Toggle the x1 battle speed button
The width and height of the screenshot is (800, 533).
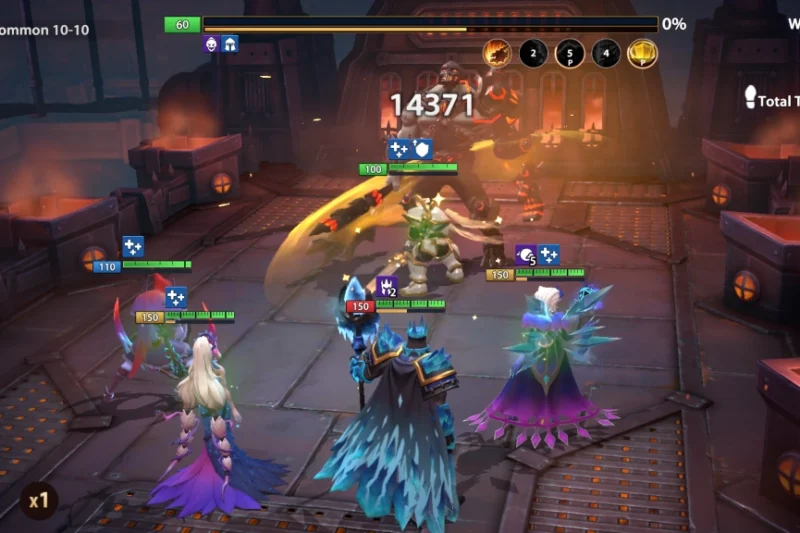click(39, 500)
